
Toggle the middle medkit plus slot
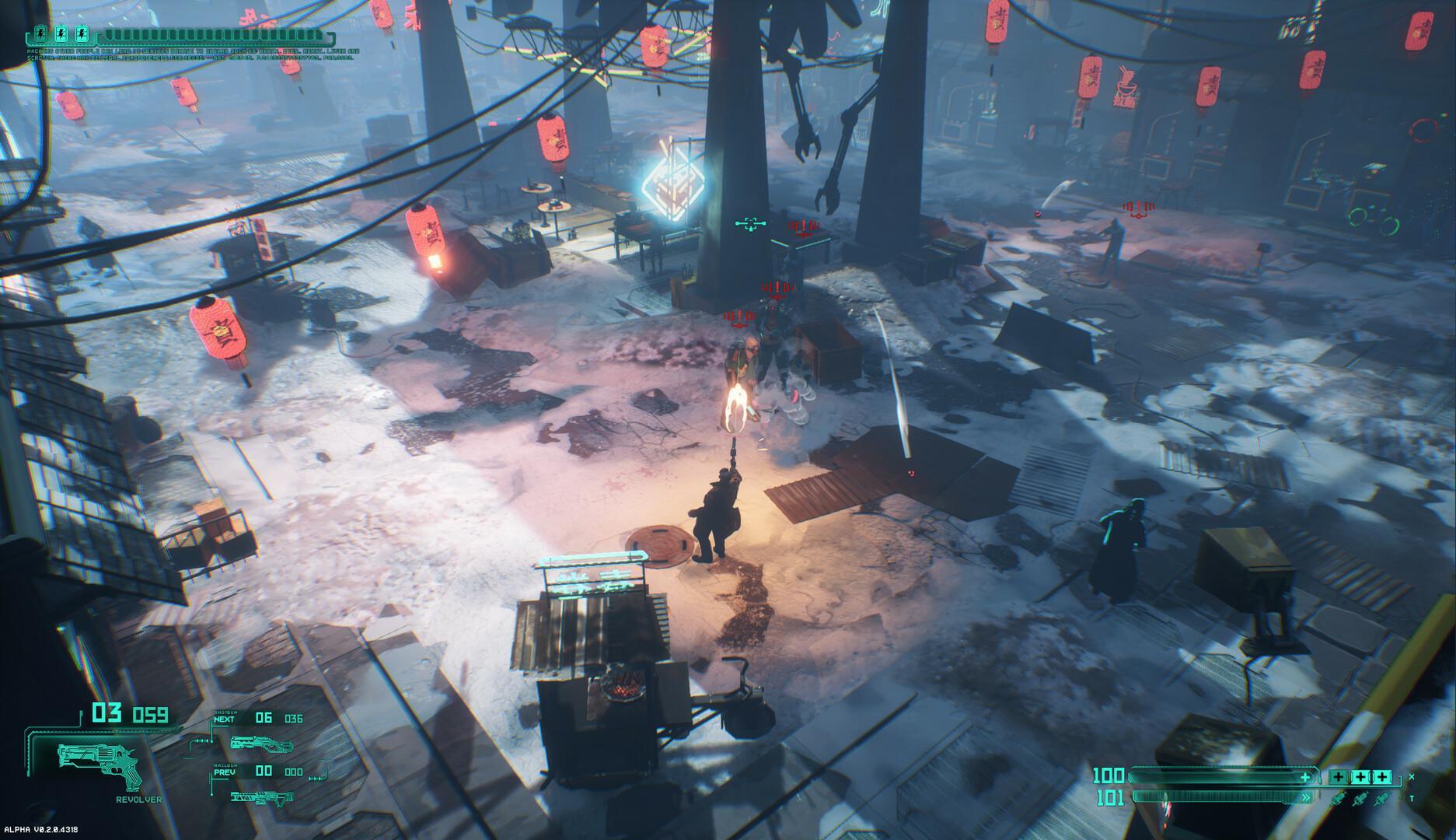(1361, 775)
